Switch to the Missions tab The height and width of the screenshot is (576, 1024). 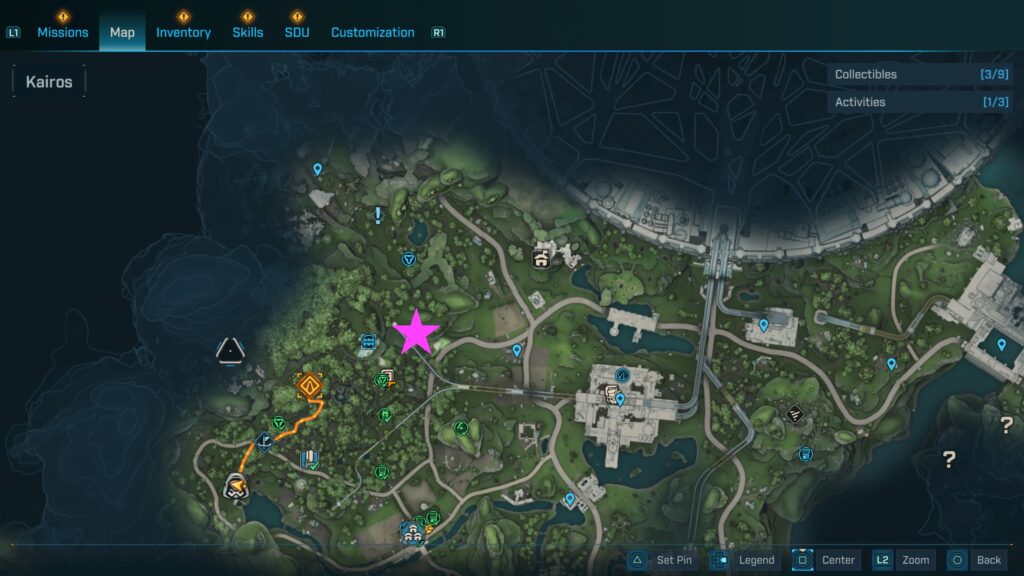pyautogui.click(x=63, y=32)
